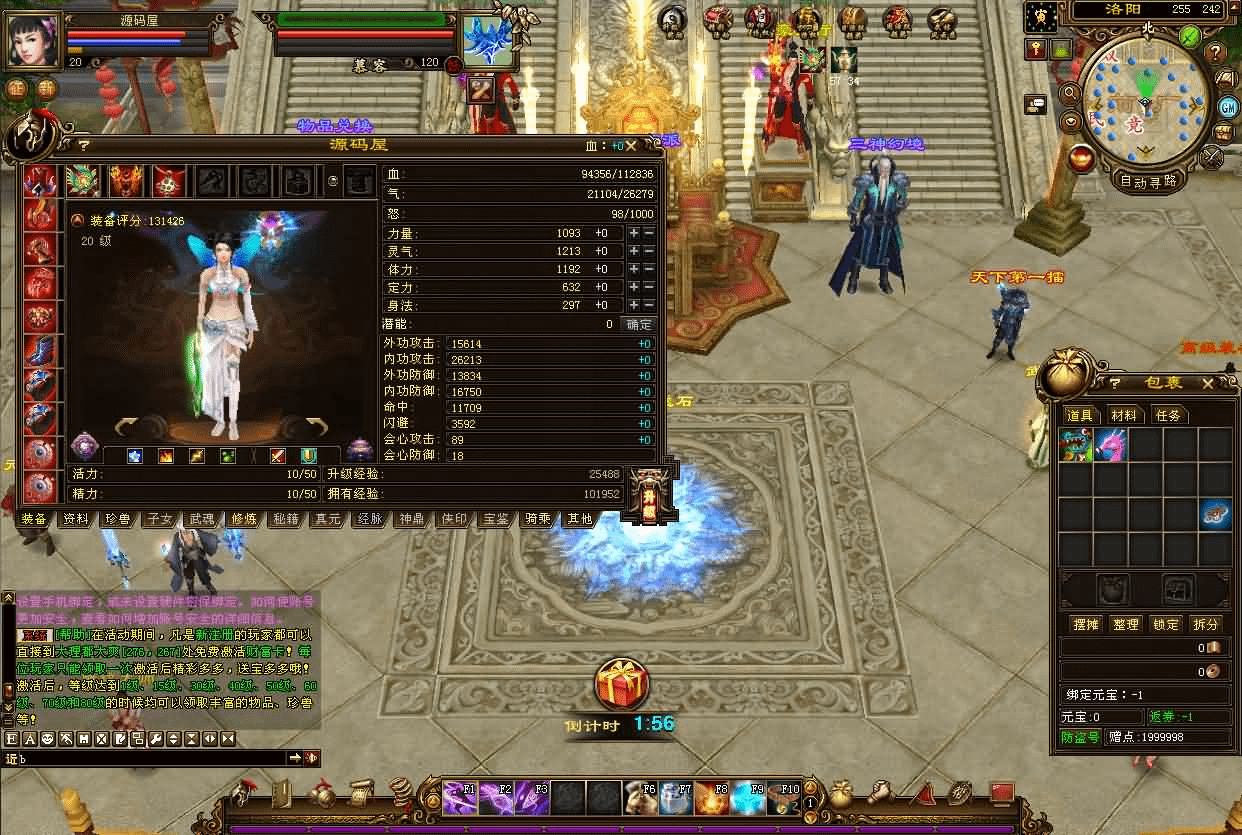Open the 珍兽 pet tab

coord(118,519)
